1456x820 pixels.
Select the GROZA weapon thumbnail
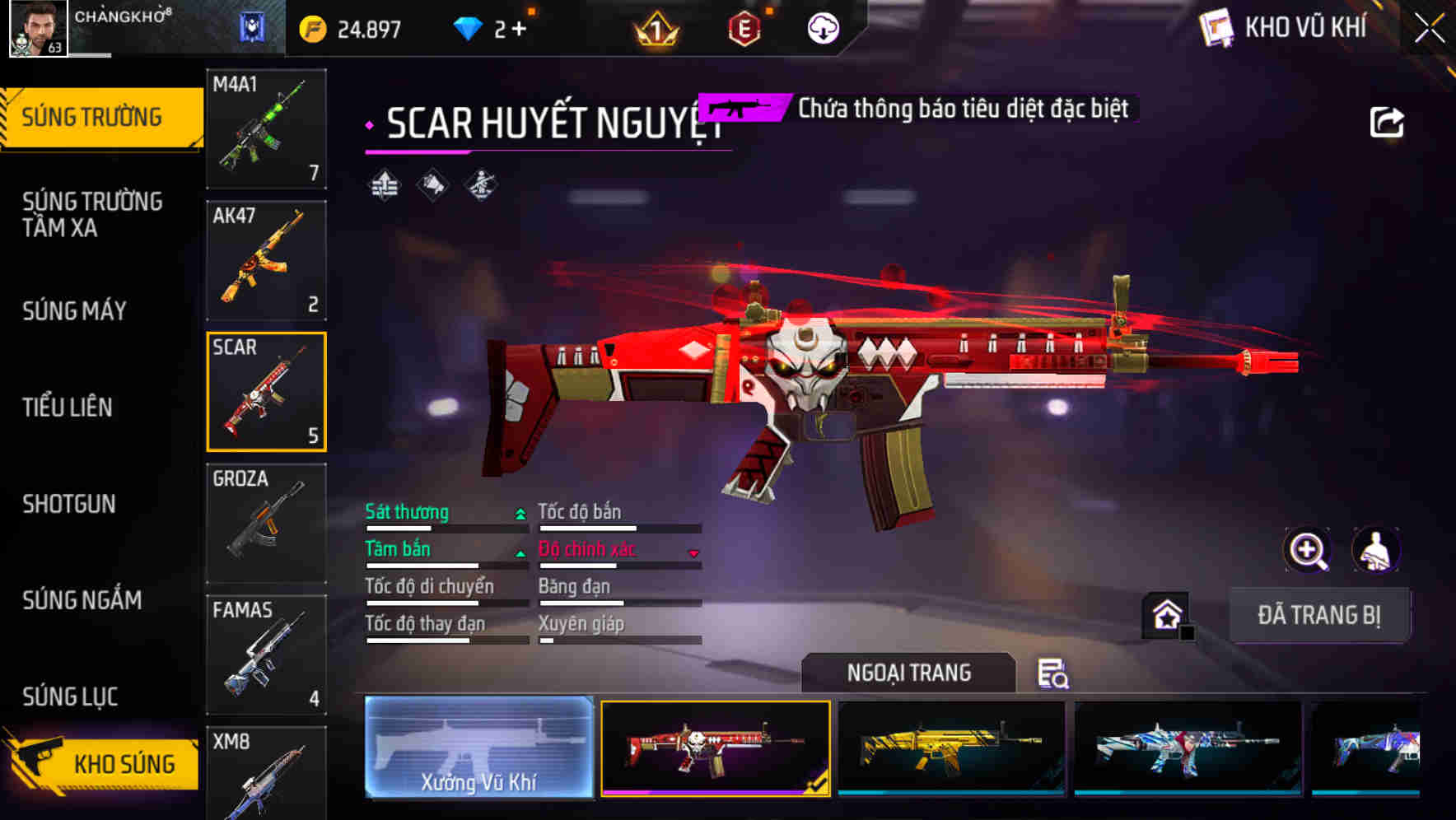pos(265,523)
